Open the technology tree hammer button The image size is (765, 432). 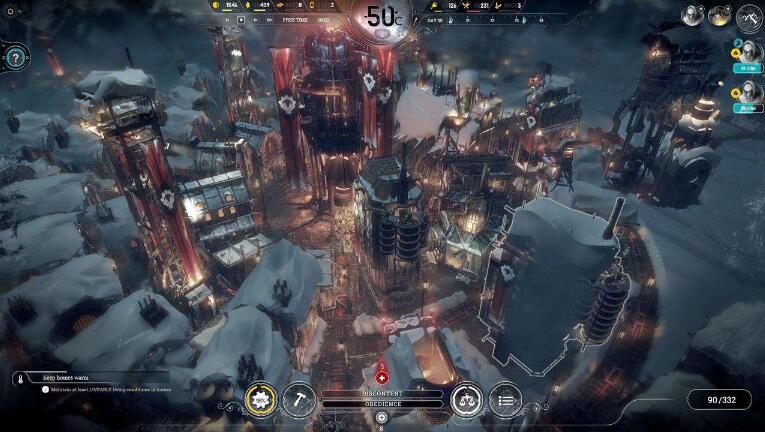(298, 400)
